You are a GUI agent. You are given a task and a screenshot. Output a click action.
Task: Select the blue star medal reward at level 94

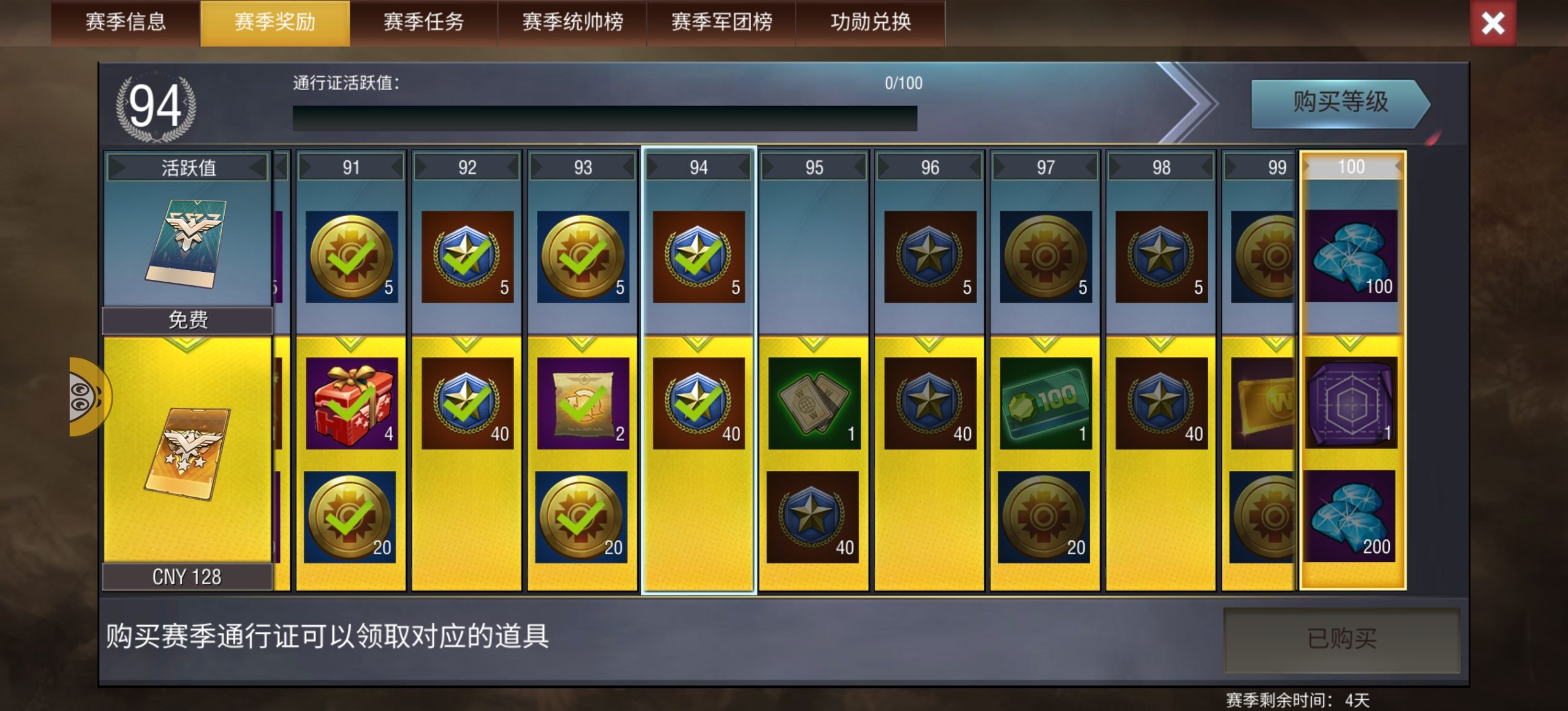click(698, 257)
